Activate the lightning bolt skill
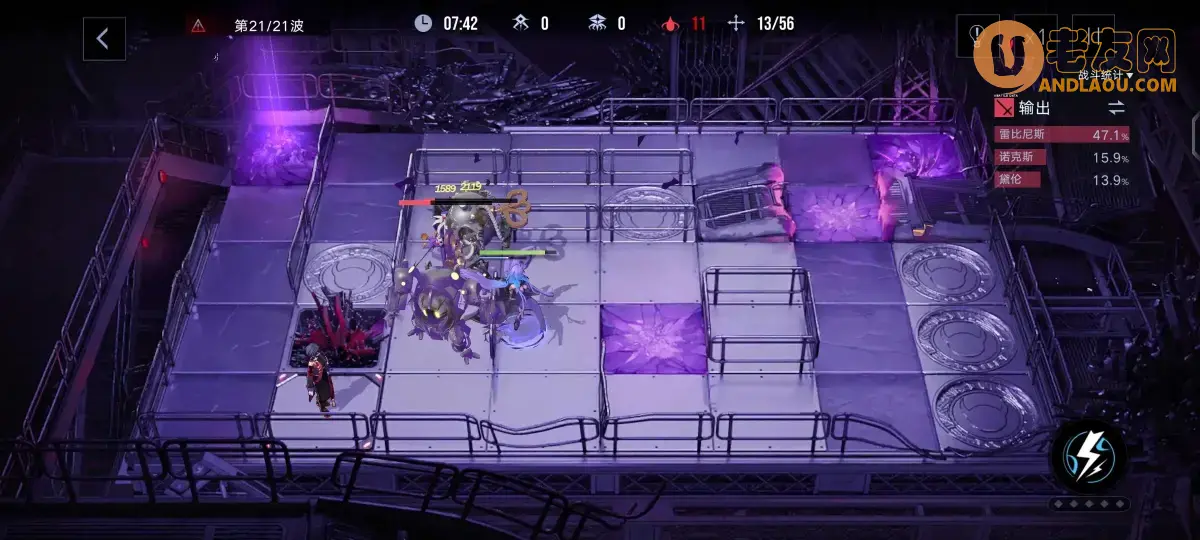Image resolution: width=1200 pixels, height=540 pixels. click(x=1088, y=455)
